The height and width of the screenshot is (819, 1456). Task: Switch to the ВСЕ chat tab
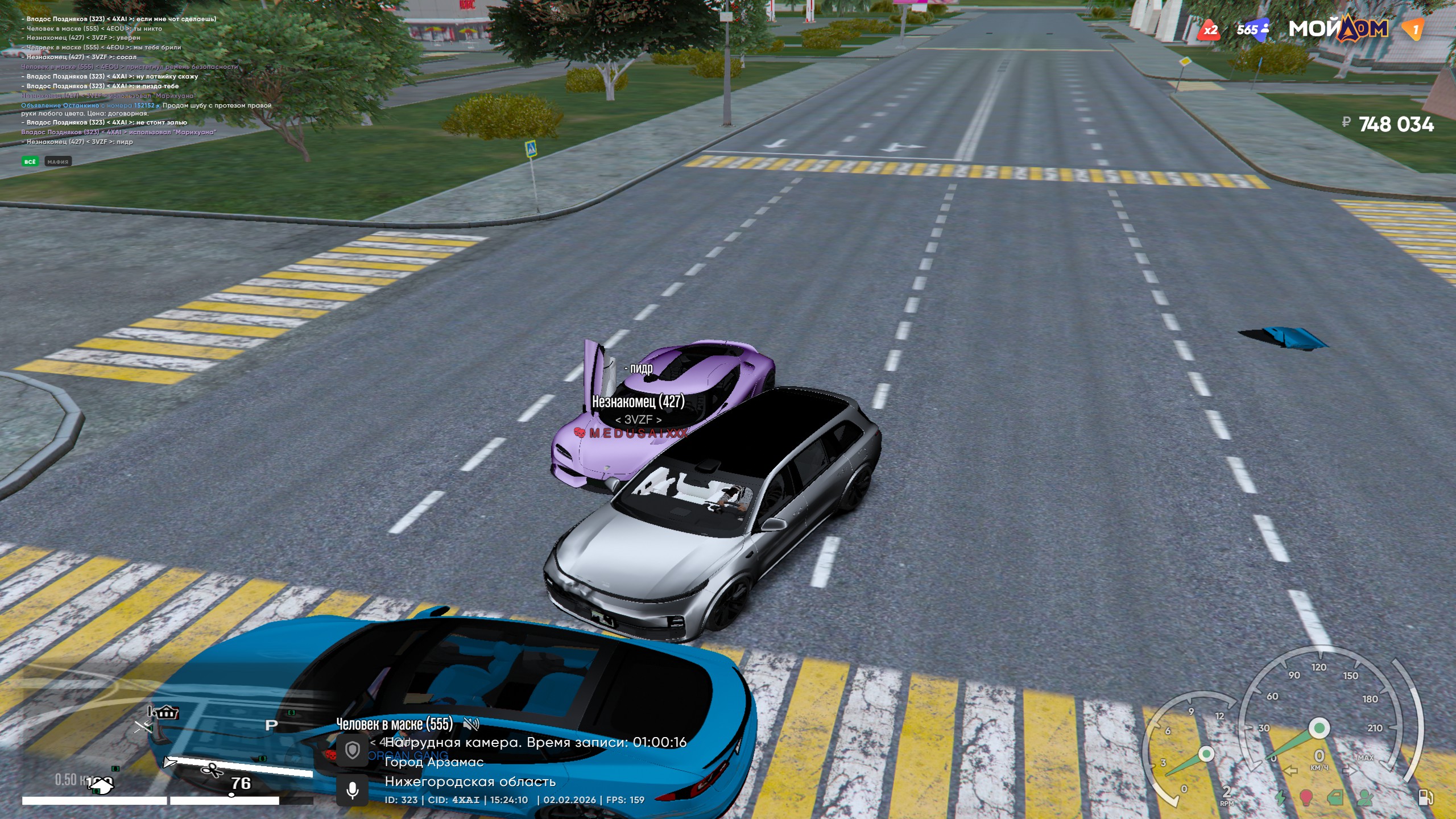30,162
